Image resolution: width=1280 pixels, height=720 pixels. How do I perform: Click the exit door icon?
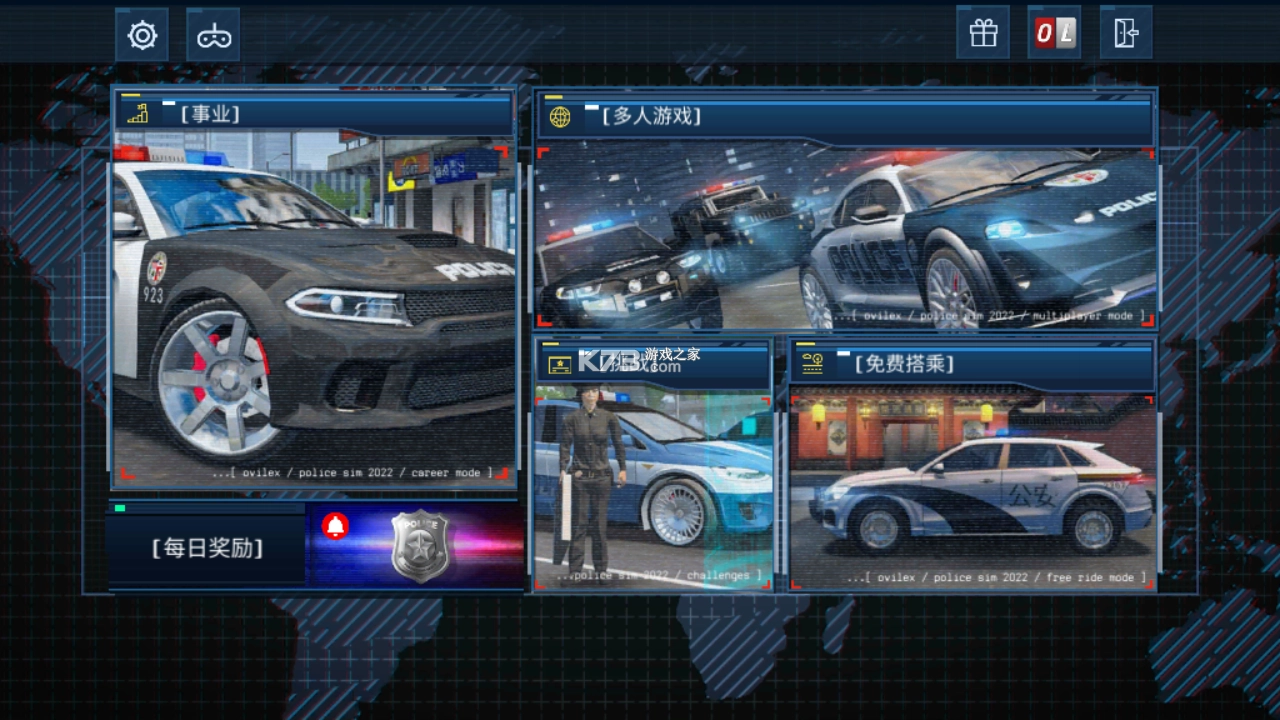[x=1126, y=33]
